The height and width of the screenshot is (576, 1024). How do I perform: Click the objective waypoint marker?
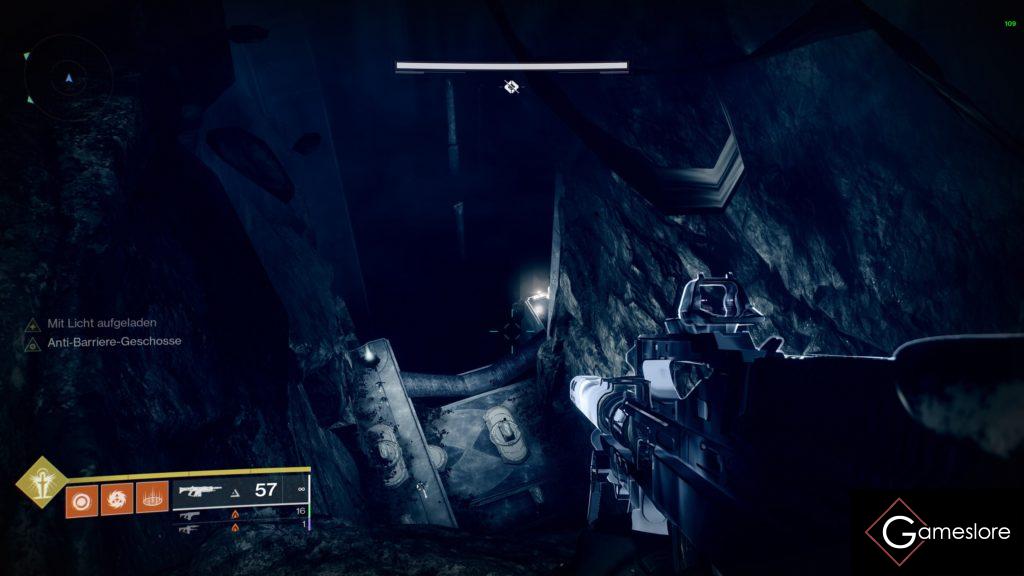tap(511, 87)
